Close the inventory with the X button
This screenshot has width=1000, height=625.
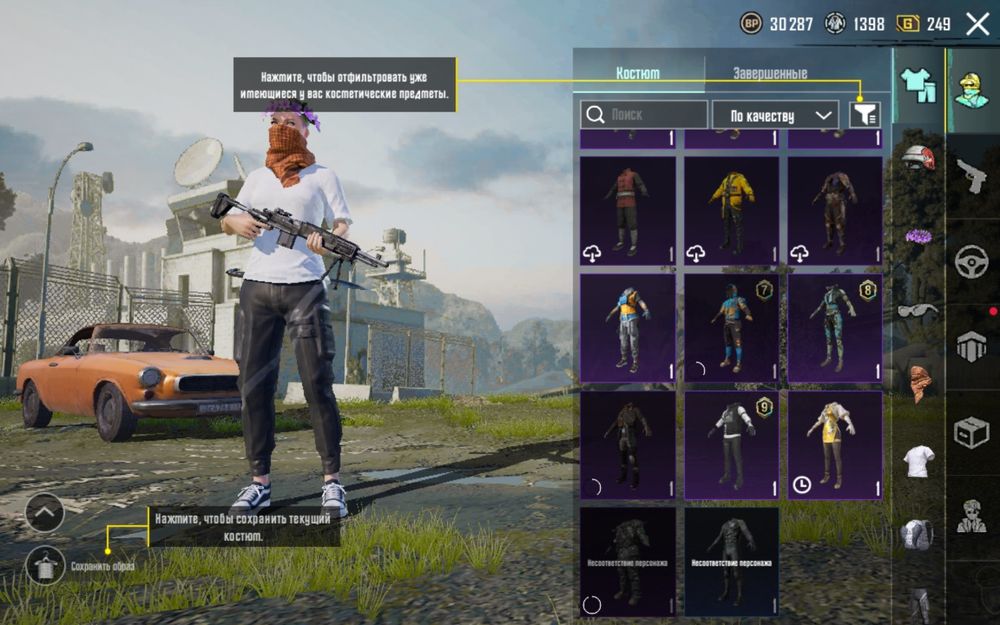pyautogui.click(x=977, y=24)
